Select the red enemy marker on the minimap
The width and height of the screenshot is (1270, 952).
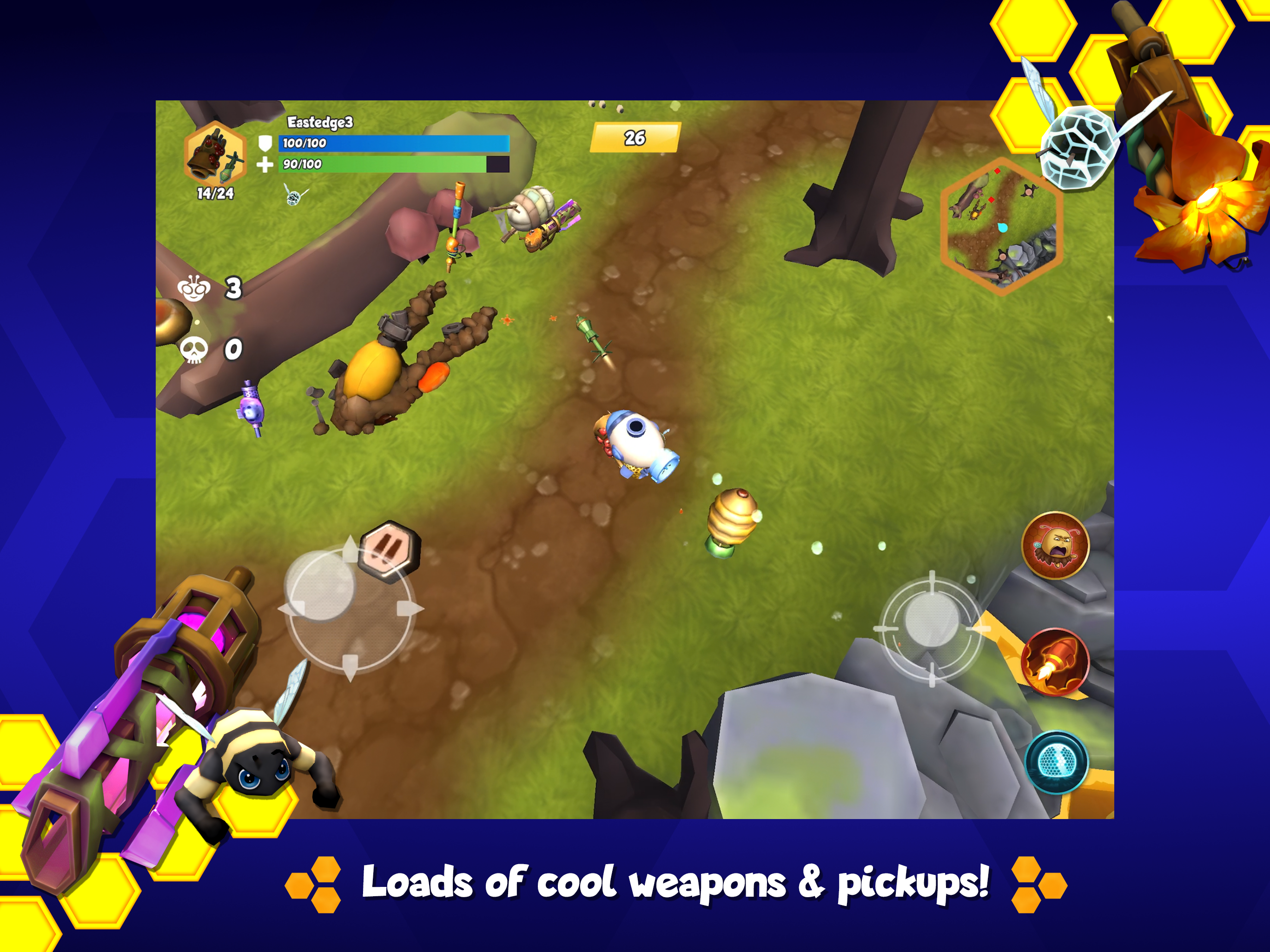tap(997, 172)
